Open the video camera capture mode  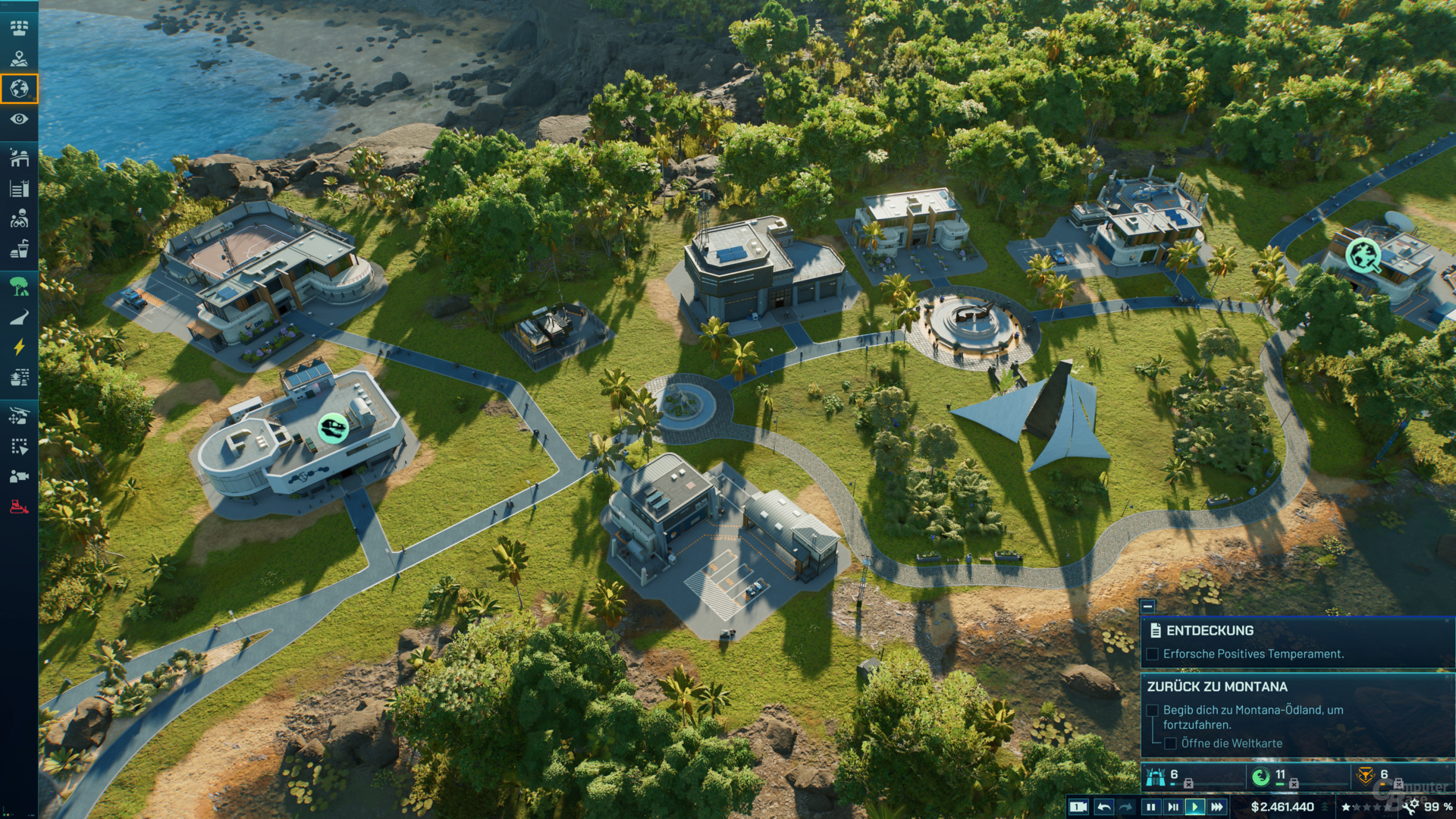point(19,476)
